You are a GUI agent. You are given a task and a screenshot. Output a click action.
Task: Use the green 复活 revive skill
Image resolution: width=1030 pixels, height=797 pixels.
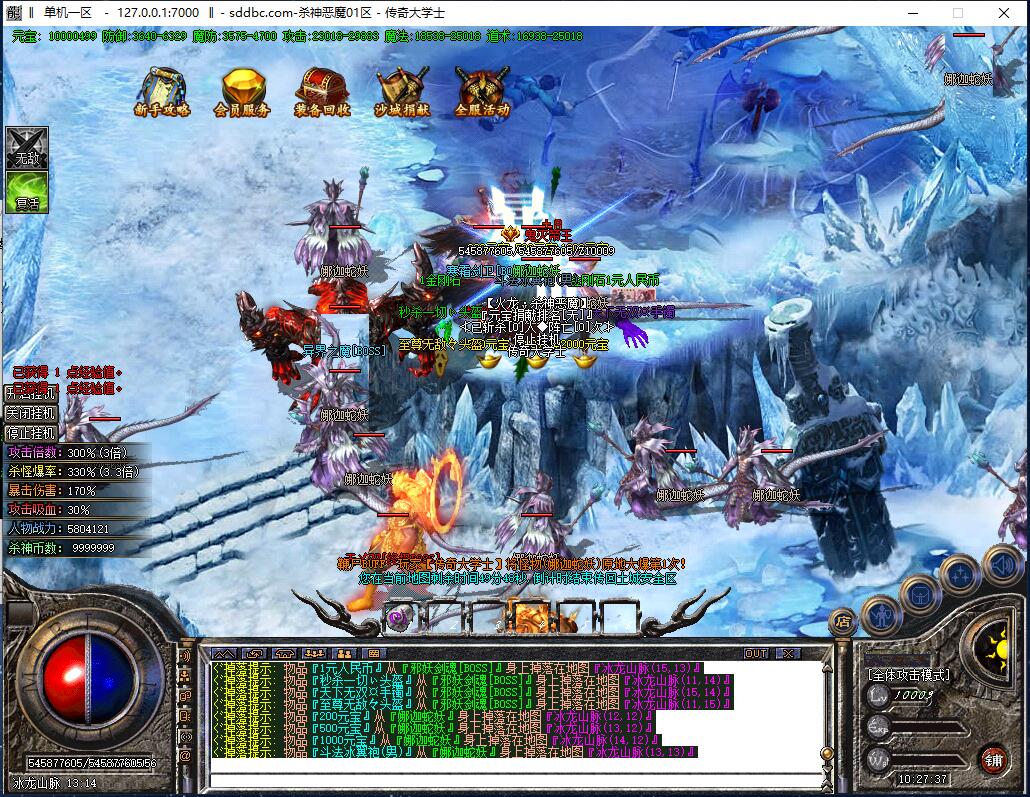point(26,192)
